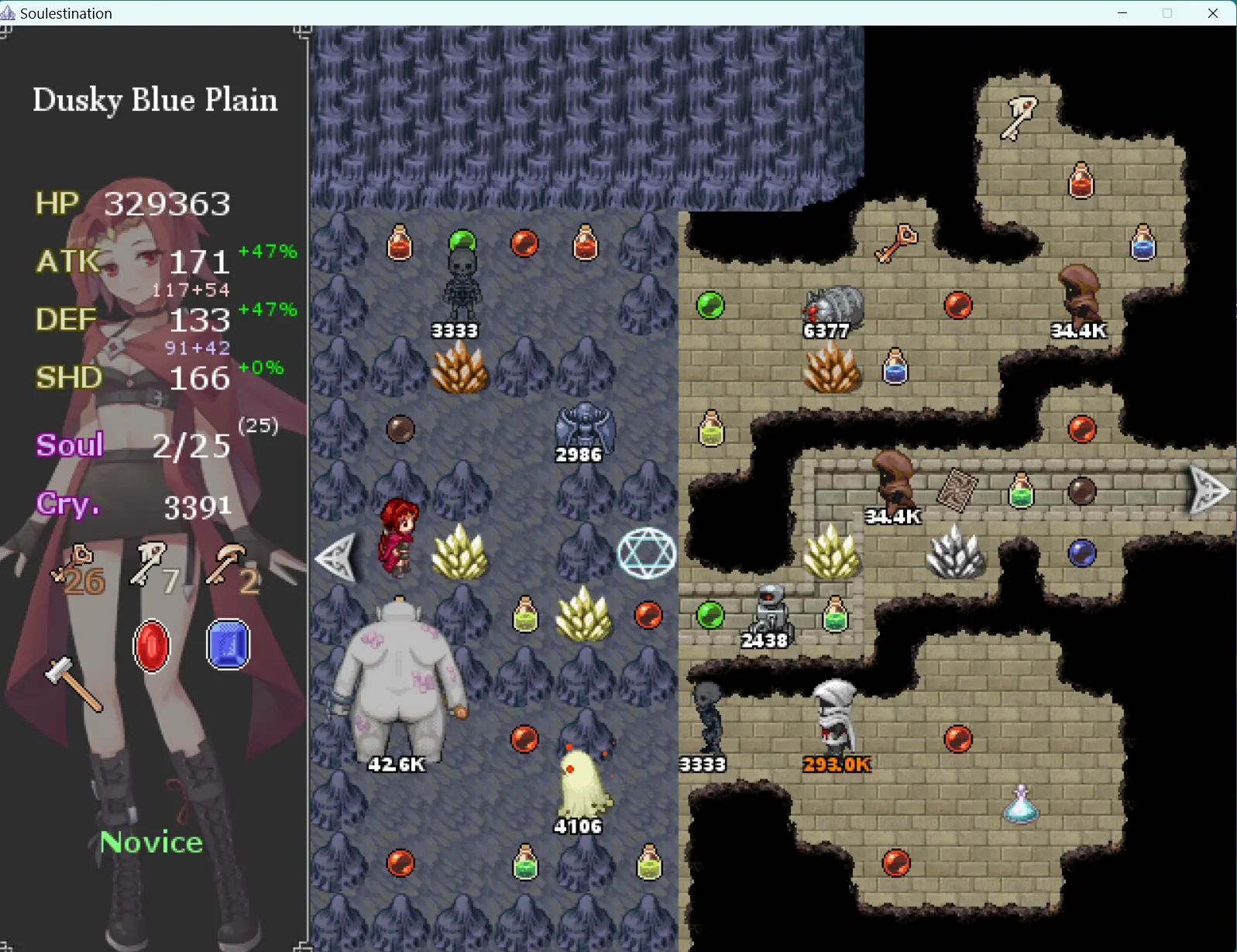Screen dimensions: 1237x952
Task: Select the red gem icon
Action: [x=152, y=645]
